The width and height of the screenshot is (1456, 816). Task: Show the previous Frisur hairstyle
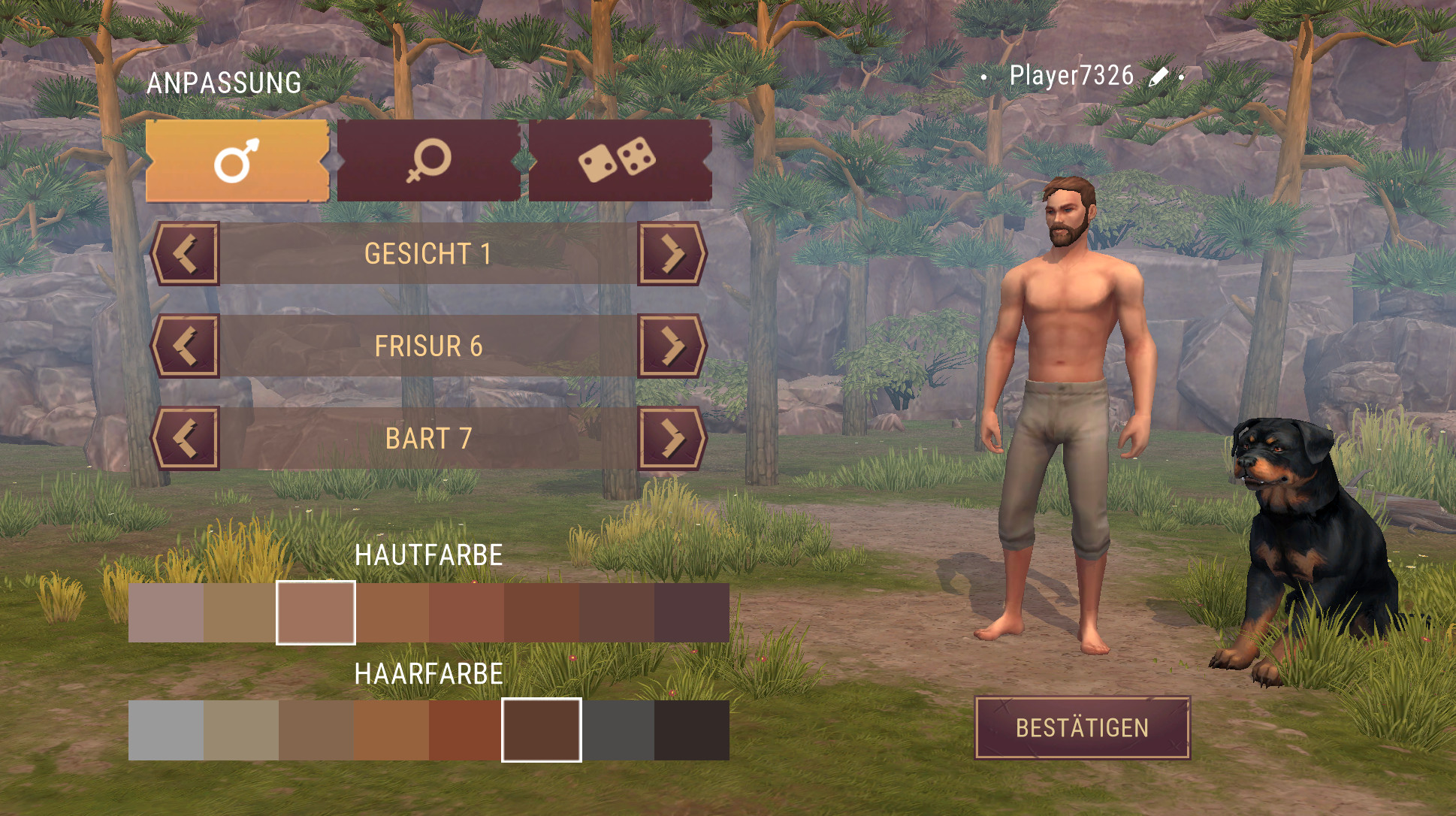(x=186, y=346)
